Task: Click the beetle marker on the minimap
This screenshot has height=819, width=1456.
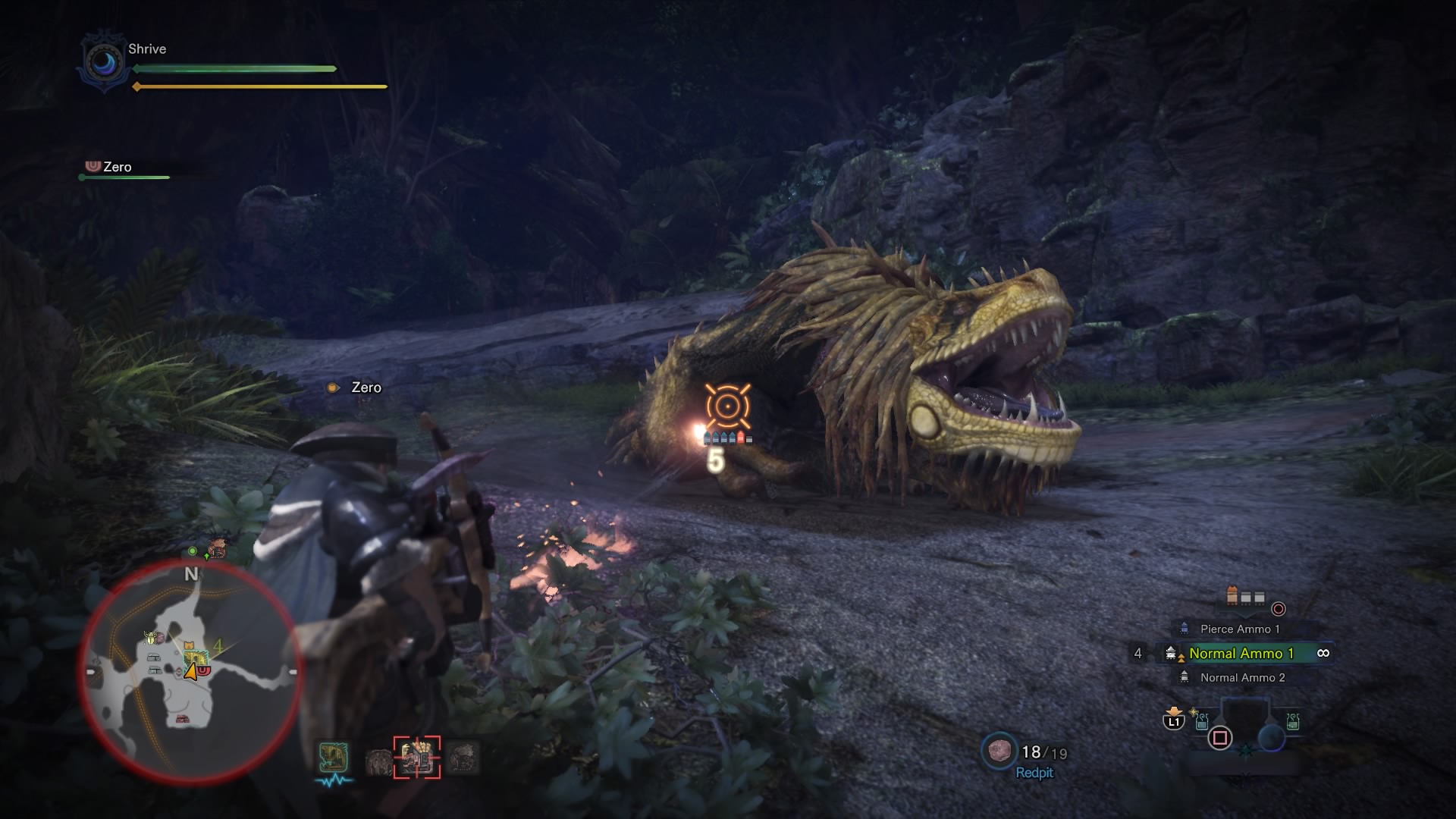Action: 150,638
